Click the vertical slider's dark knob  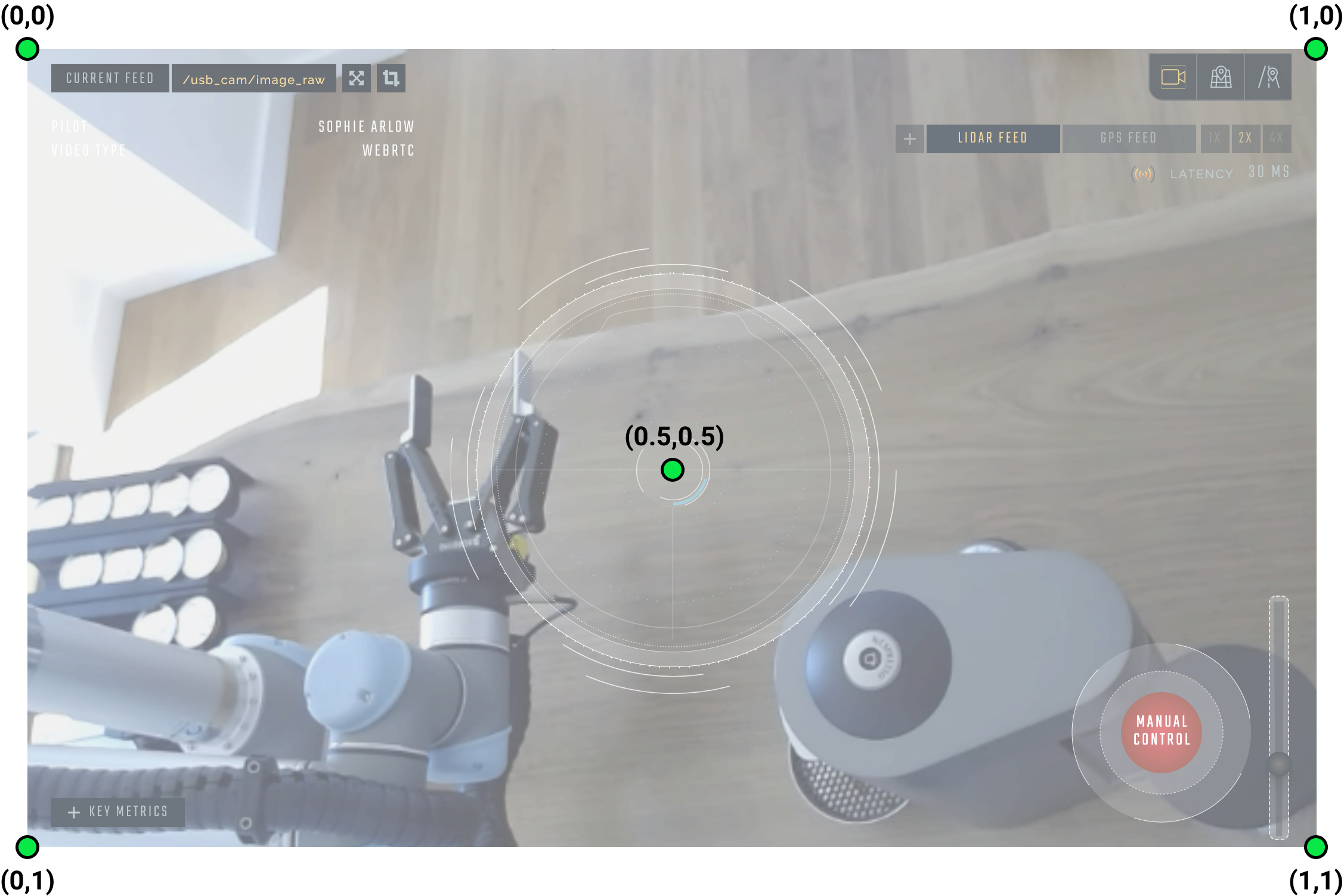pyautogui.click(x=1278, y=764)
